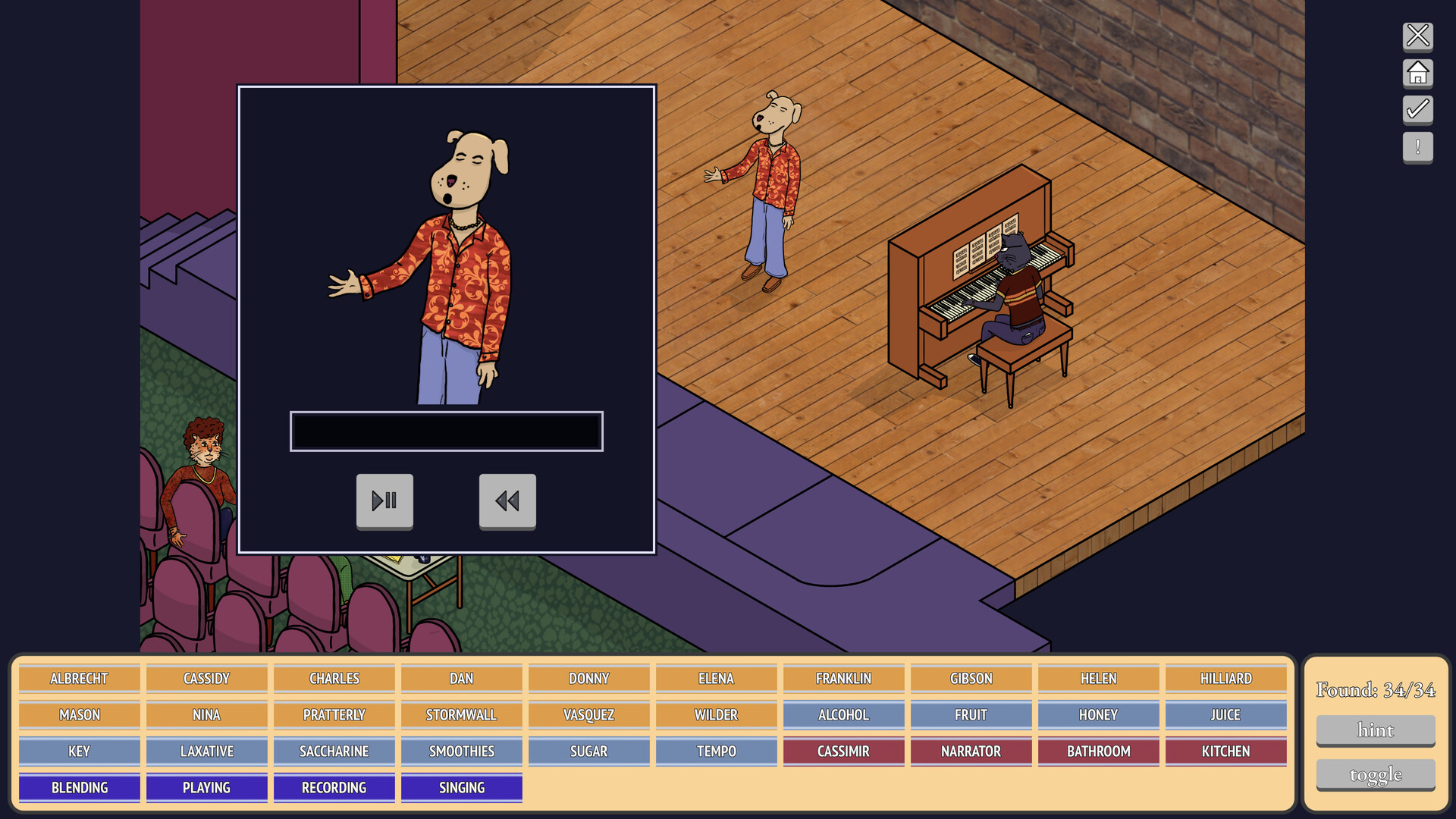Toggle the CASSIMIR word tile
The height and width of the screenshot is (819, 1456).
tap(843, 751)
